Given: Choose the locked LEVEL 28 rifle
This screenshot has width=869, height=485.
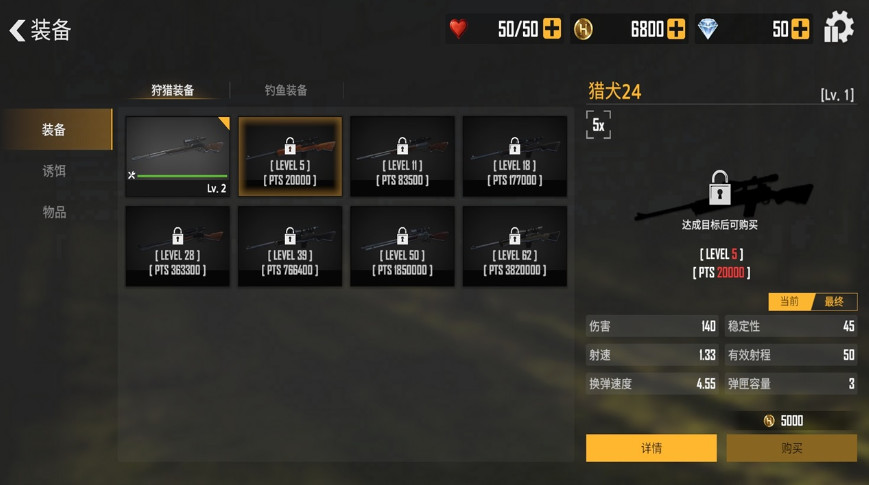Looking at the screenshot, I should click(x=178, y=246).
